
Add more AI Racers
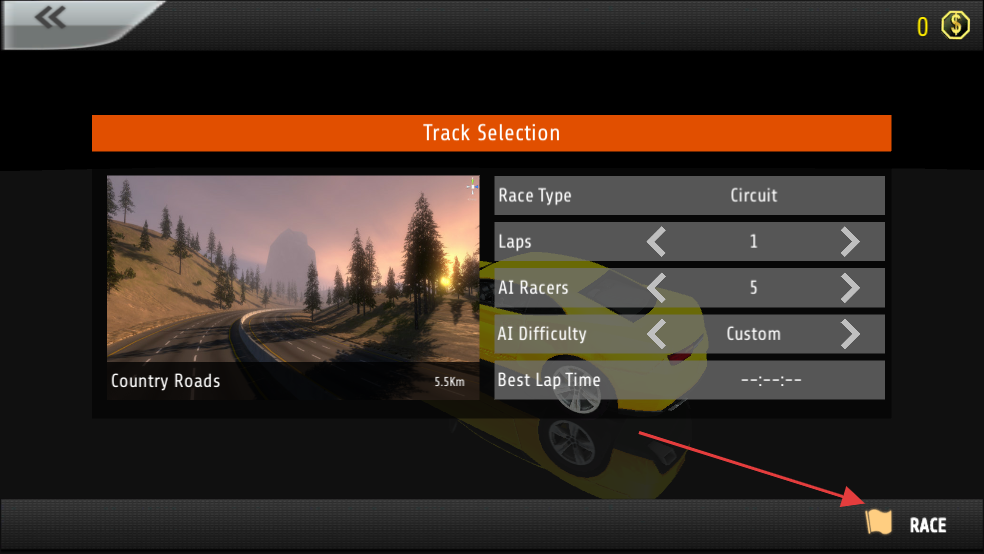(x=849, y=288)
